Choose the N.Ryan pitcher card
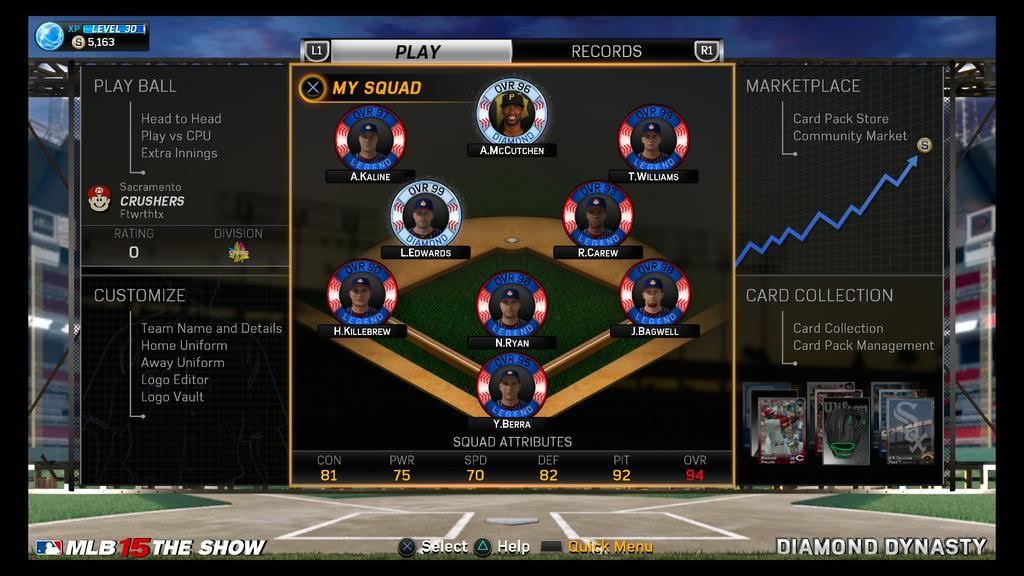This screenshot has width=1024, height=576. tap(511, 306)
